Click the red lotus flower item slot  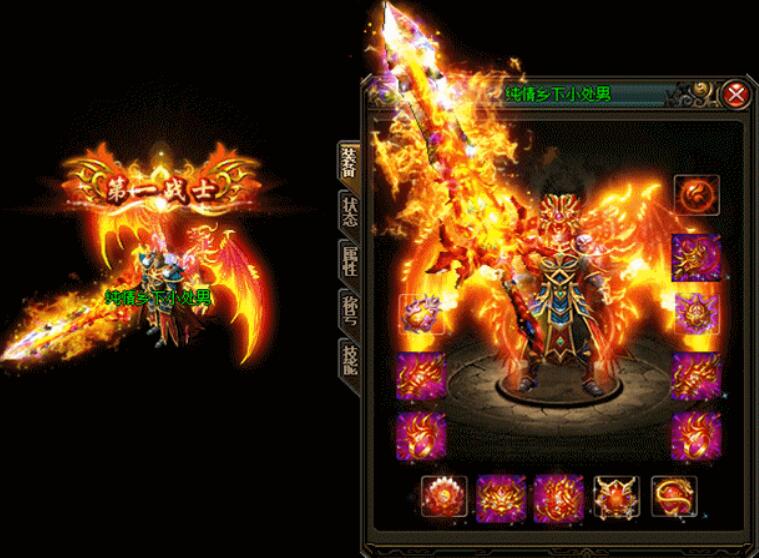click(445, 496)
